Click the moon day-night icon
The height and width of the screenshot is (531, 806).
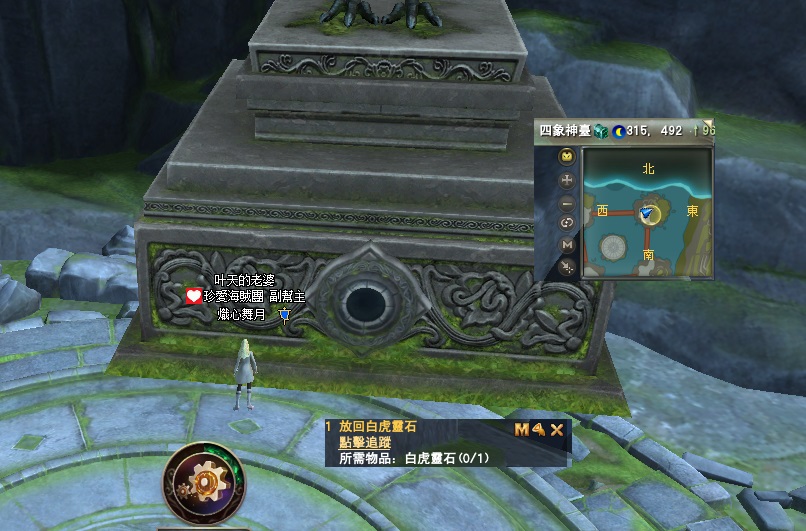point(619,131)
